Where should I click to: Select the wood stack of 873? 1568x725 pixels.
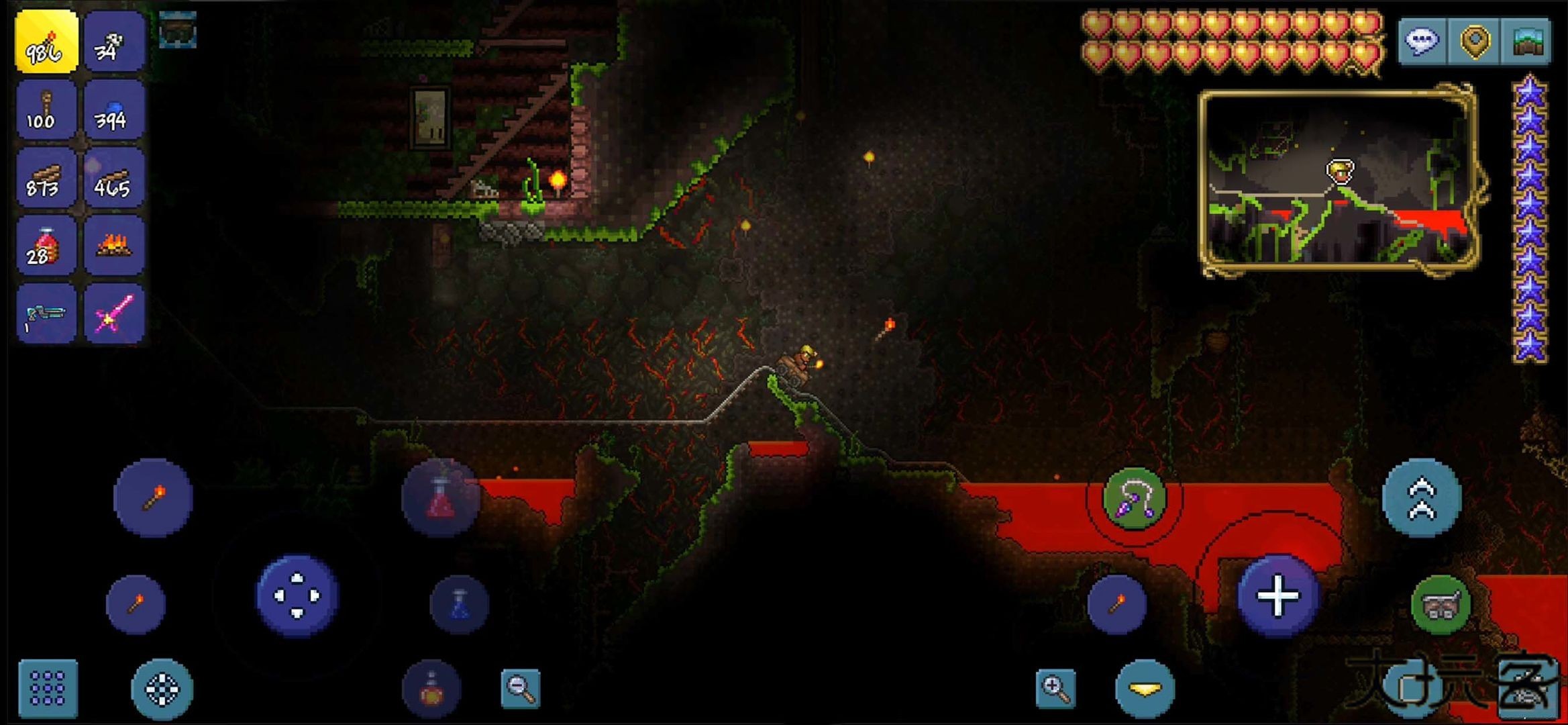[46, 179]
